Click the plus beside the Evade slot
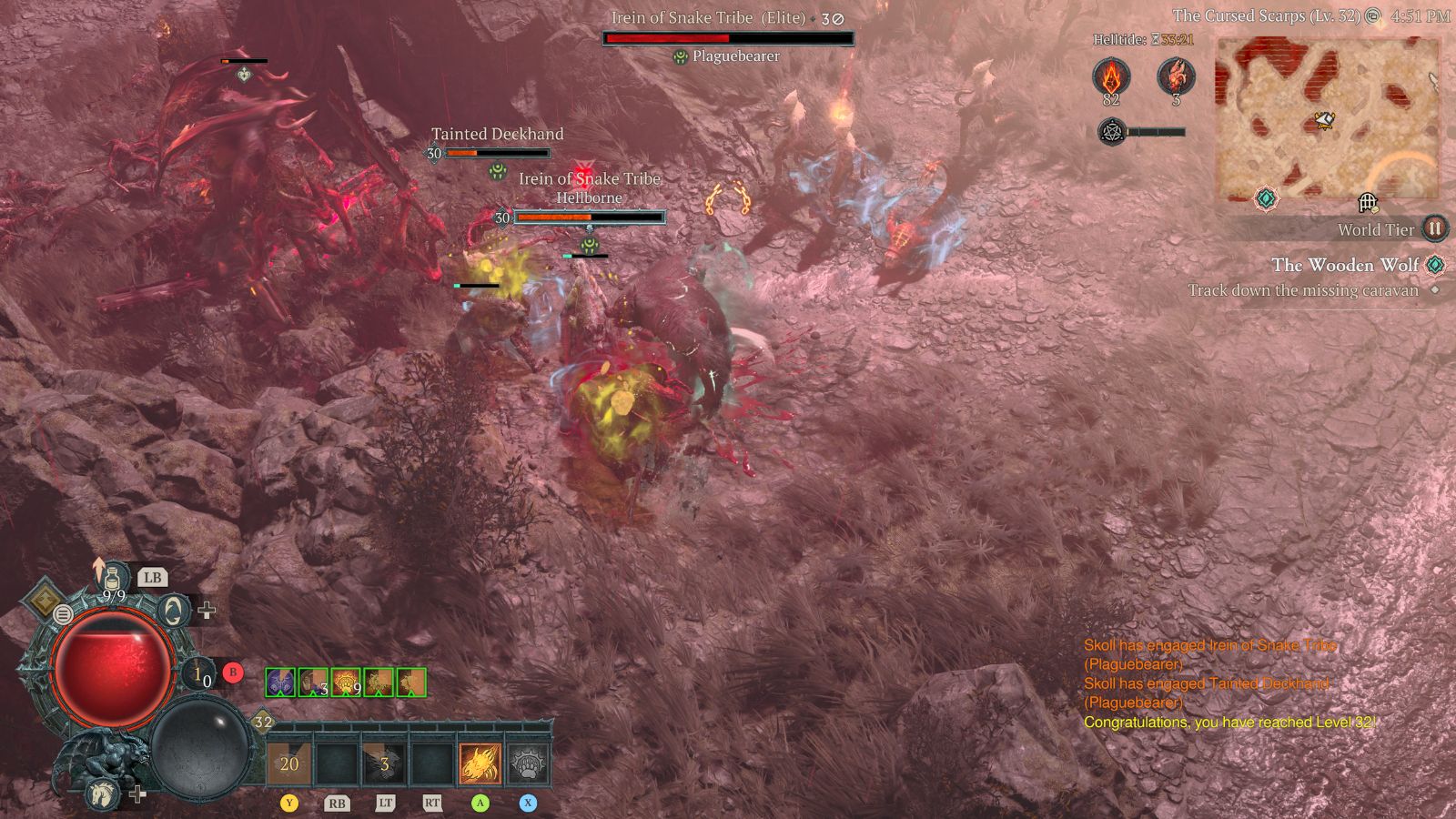Image resolution: width=1456 pixels, height=819 pixels. (x=207, y=610)
